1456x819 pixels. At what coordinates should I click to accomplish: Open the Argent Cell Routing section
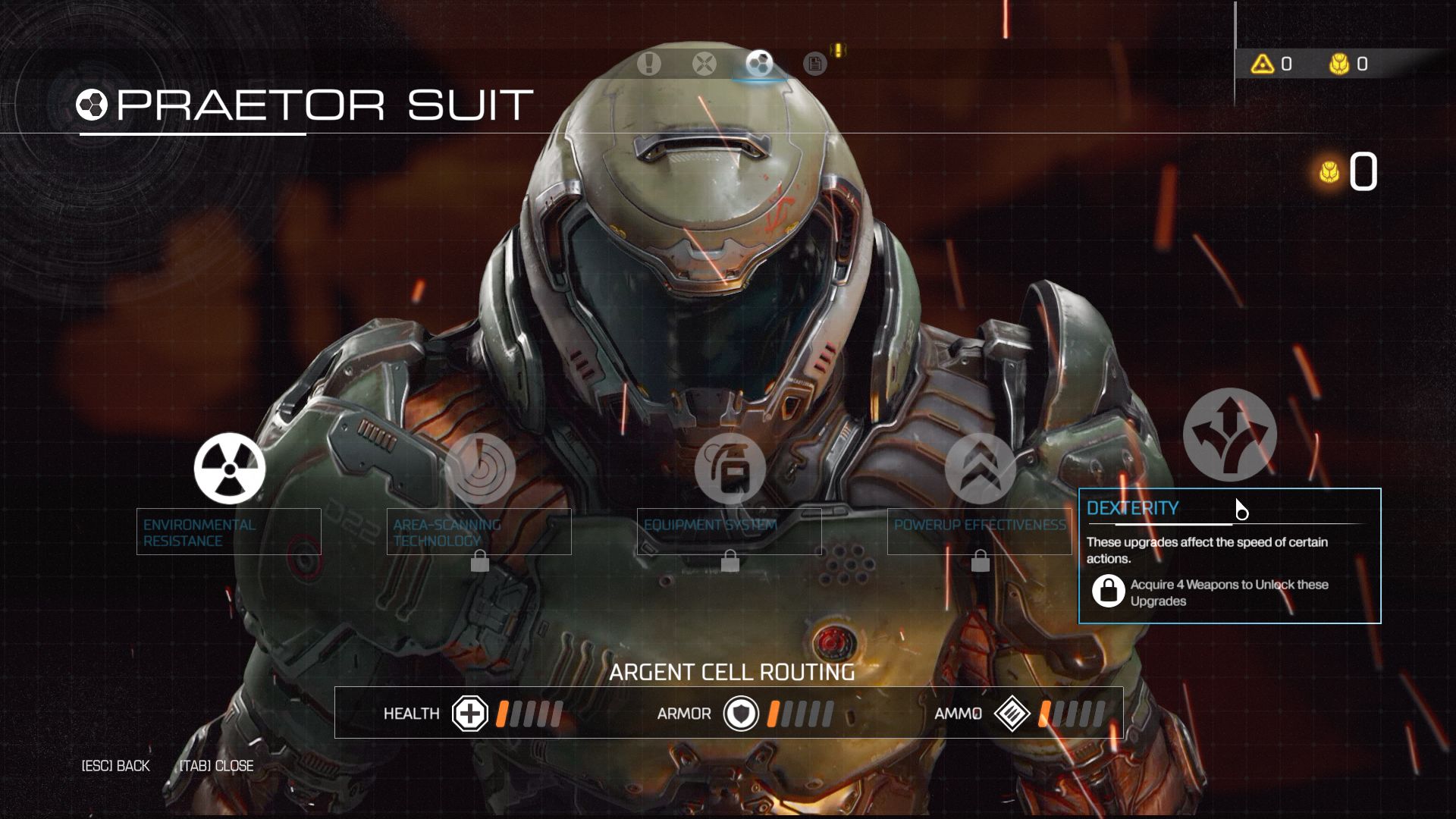pos(734,672)
